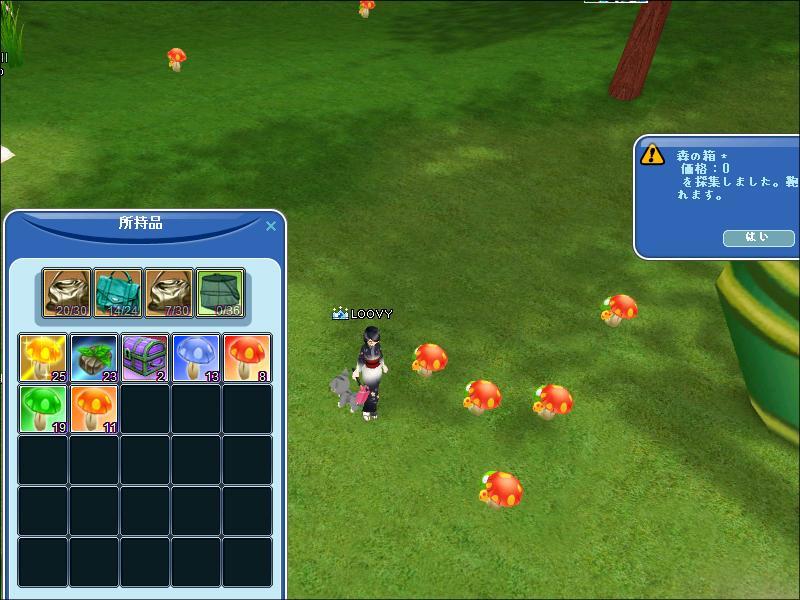Screen dimensions: 800x600
Task: Switch to the teal satchel bag
Action: [119, 293]
